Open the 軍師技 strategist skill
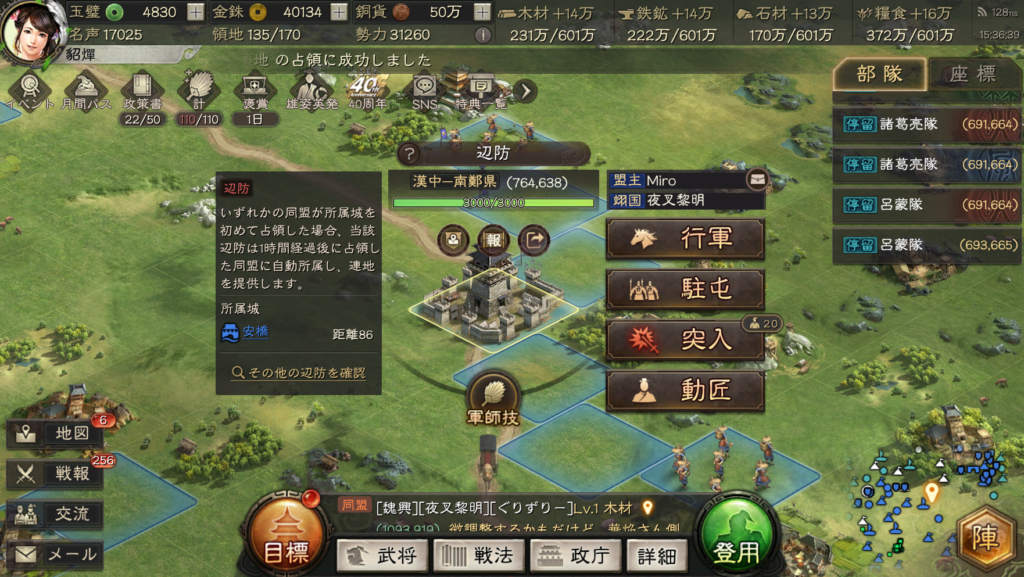The height and width of the screenshot is (577, 1024). click(493, 398)
